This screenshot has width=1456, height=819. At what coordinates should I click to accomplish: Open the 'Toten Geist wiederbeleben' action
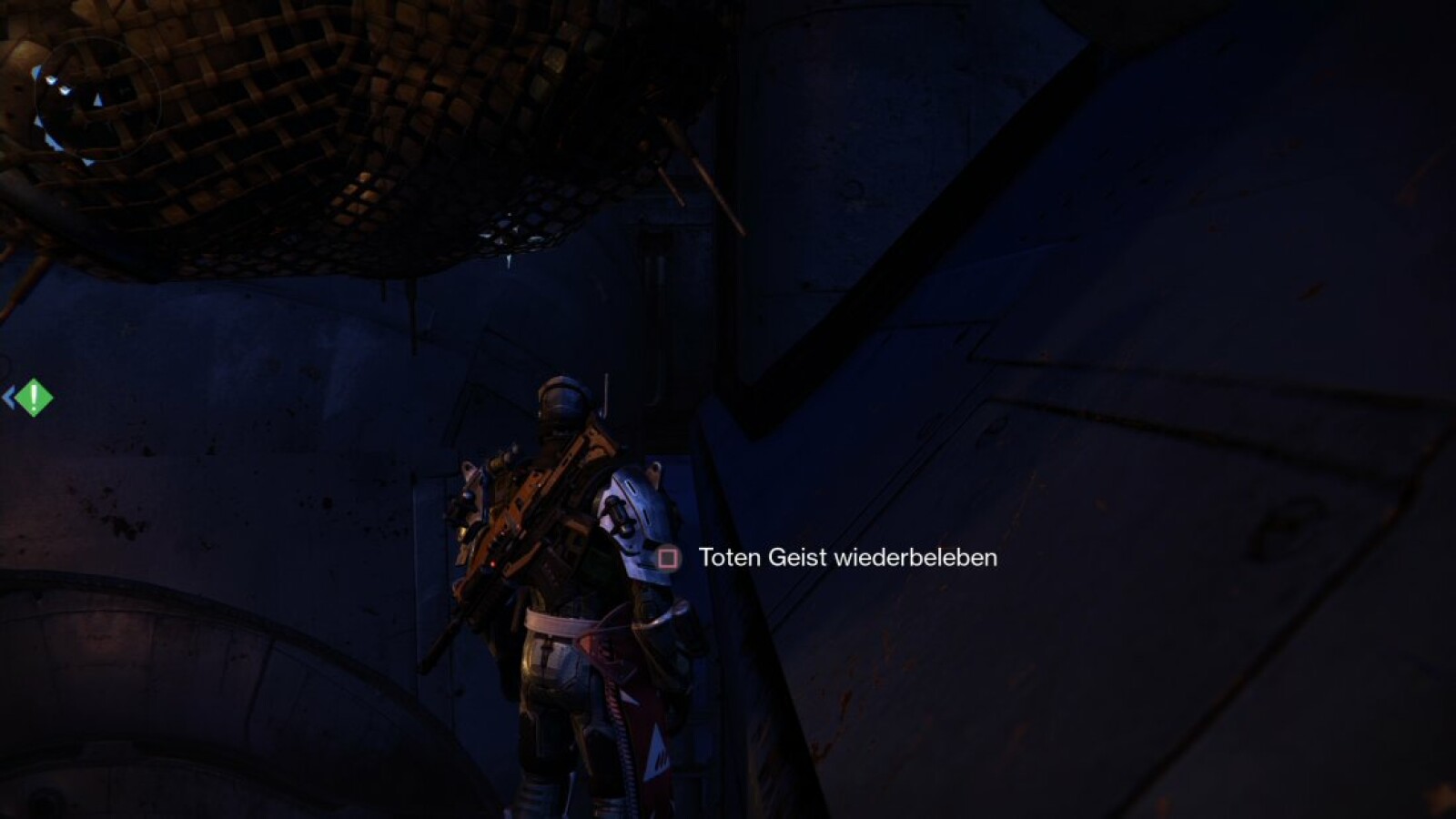[x=846, y=559]
